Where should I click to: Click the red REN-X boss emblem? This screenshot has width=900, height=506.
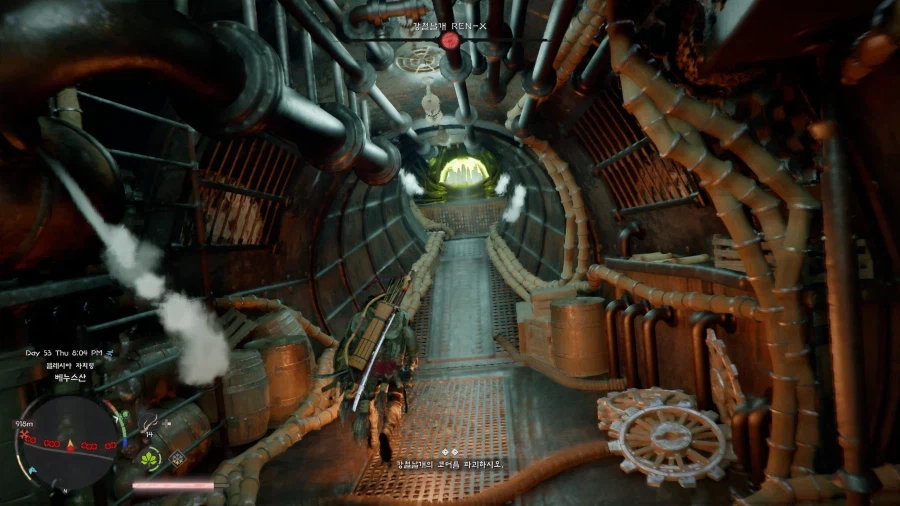coord(450,40)
